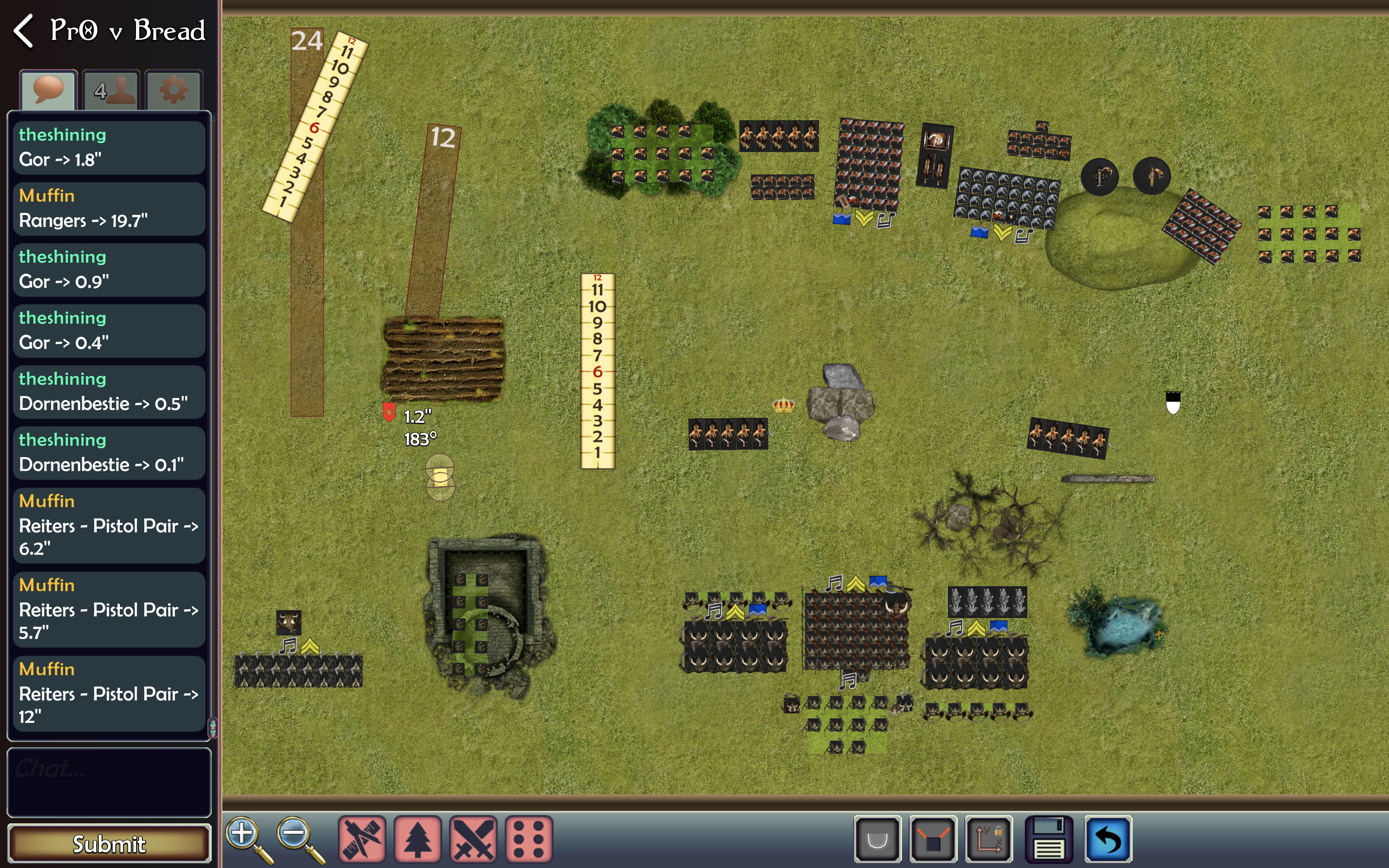Click the chat log scrollbar handle
1389x868 pixels.
[x=212, y=727]
